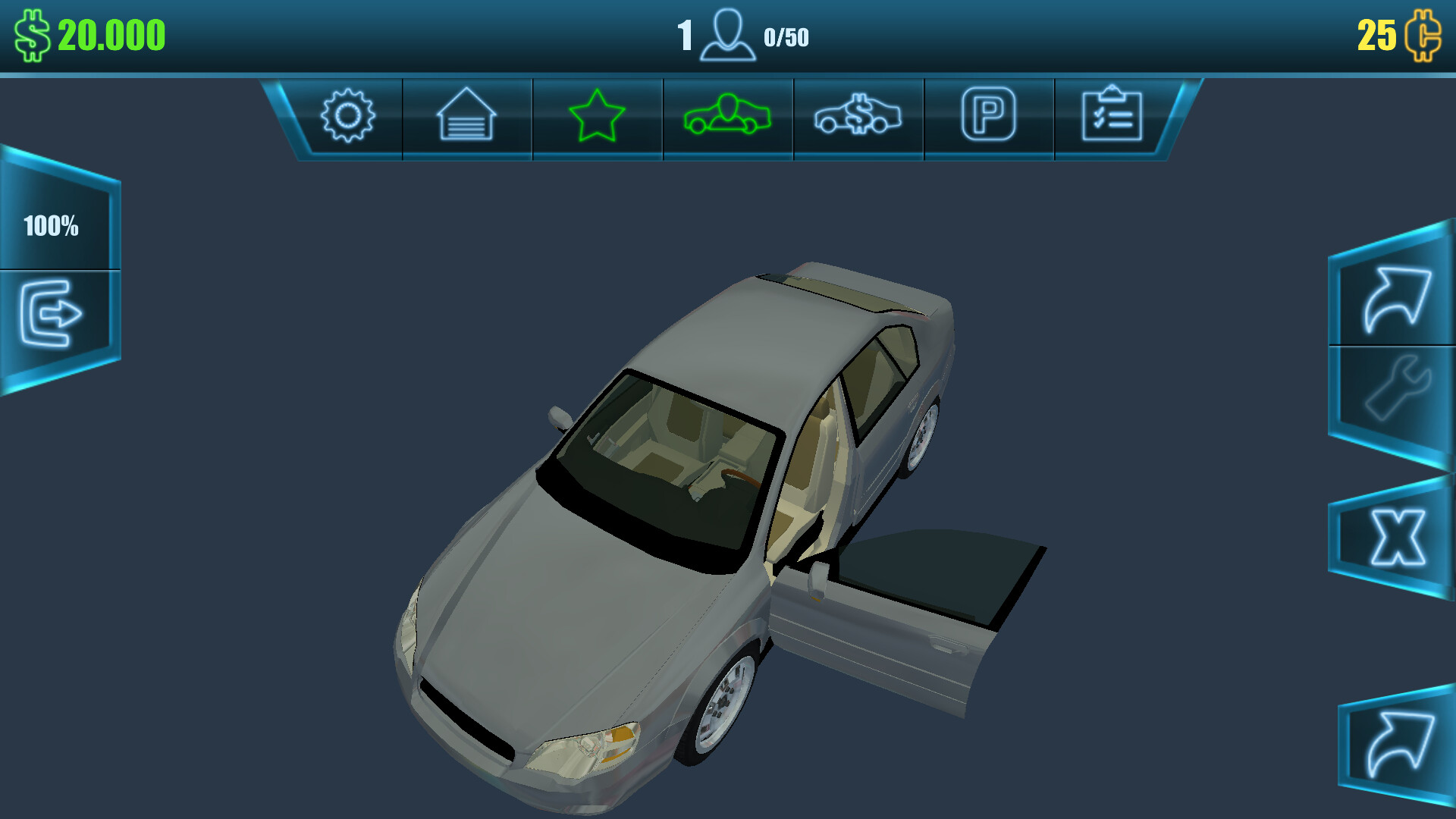The height and width of the screenshot is (819, 1456).
Task: Open the Settings gear icon
Action: (x=348, y=116)
